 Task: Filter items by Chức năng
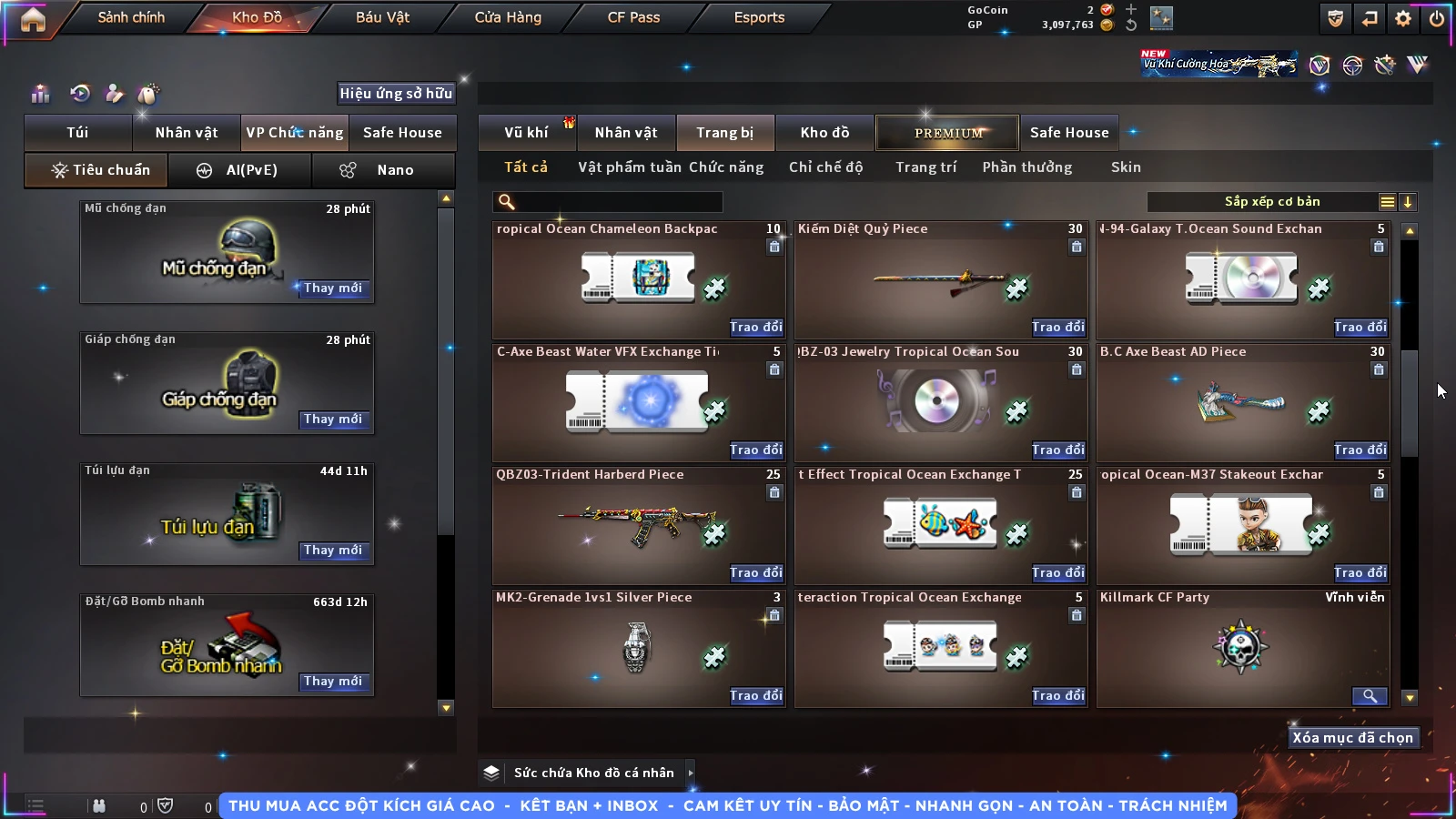725,167
